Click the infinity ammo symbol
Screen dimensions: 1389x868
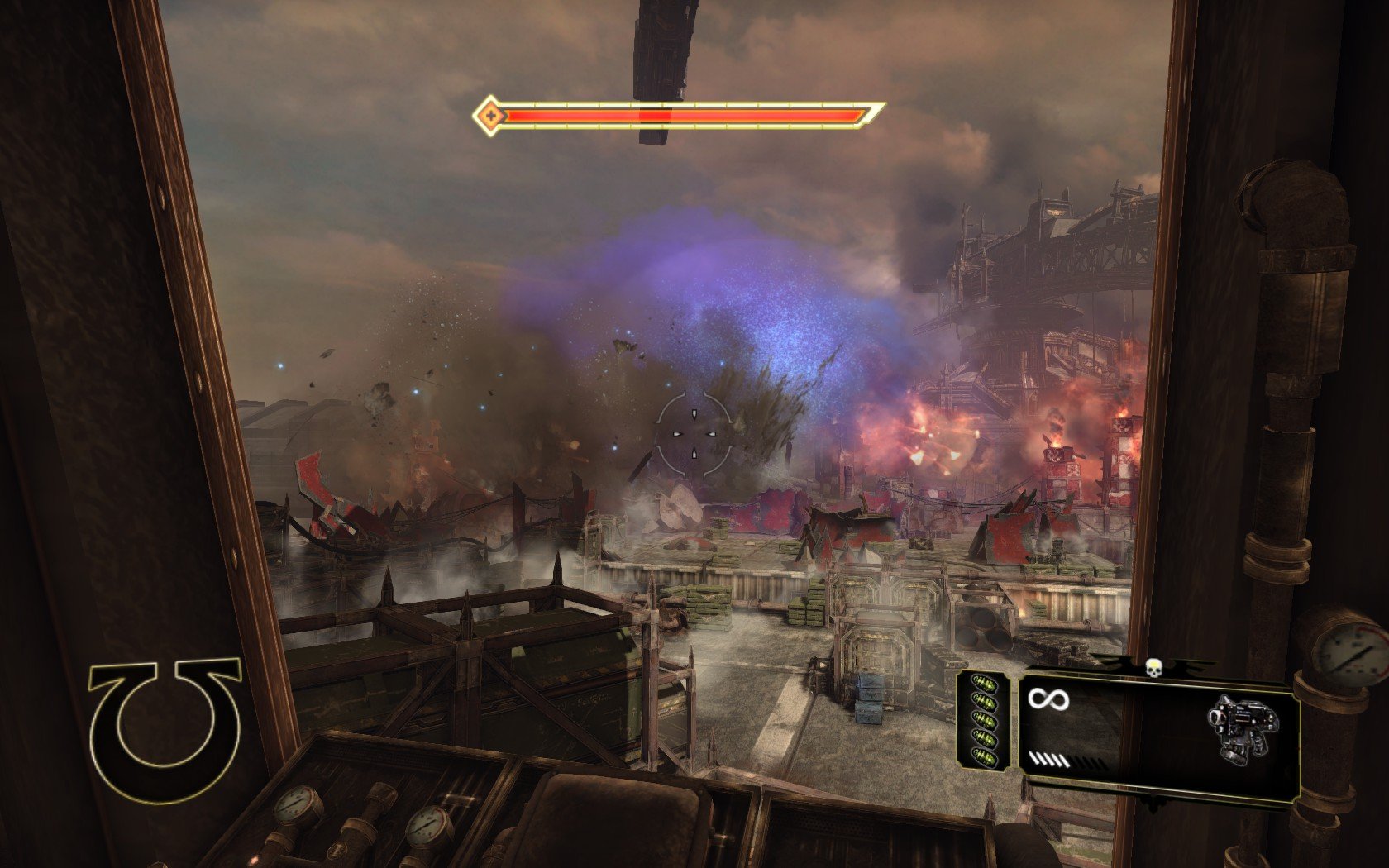(1049, 699)
